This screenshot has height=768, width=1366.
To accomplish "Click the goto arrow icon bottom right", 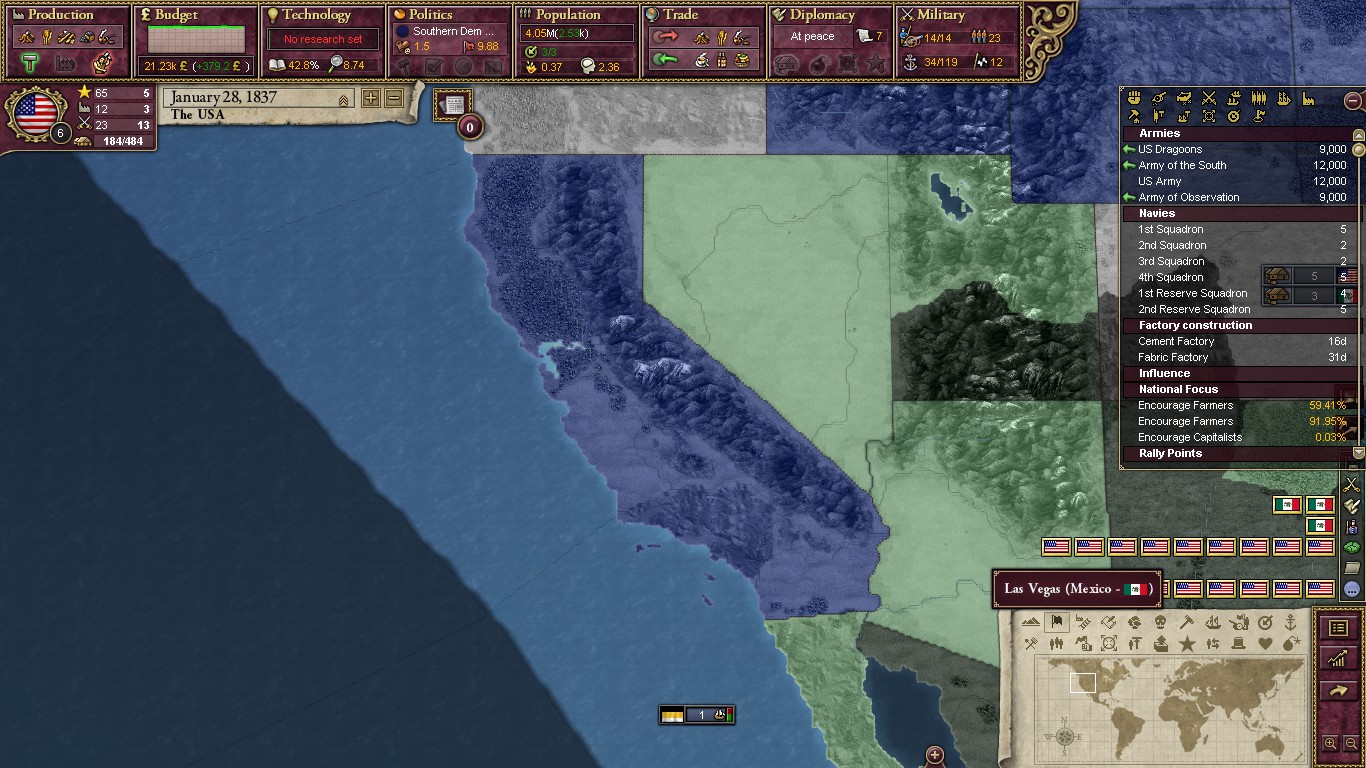I will coord(1340,691).
